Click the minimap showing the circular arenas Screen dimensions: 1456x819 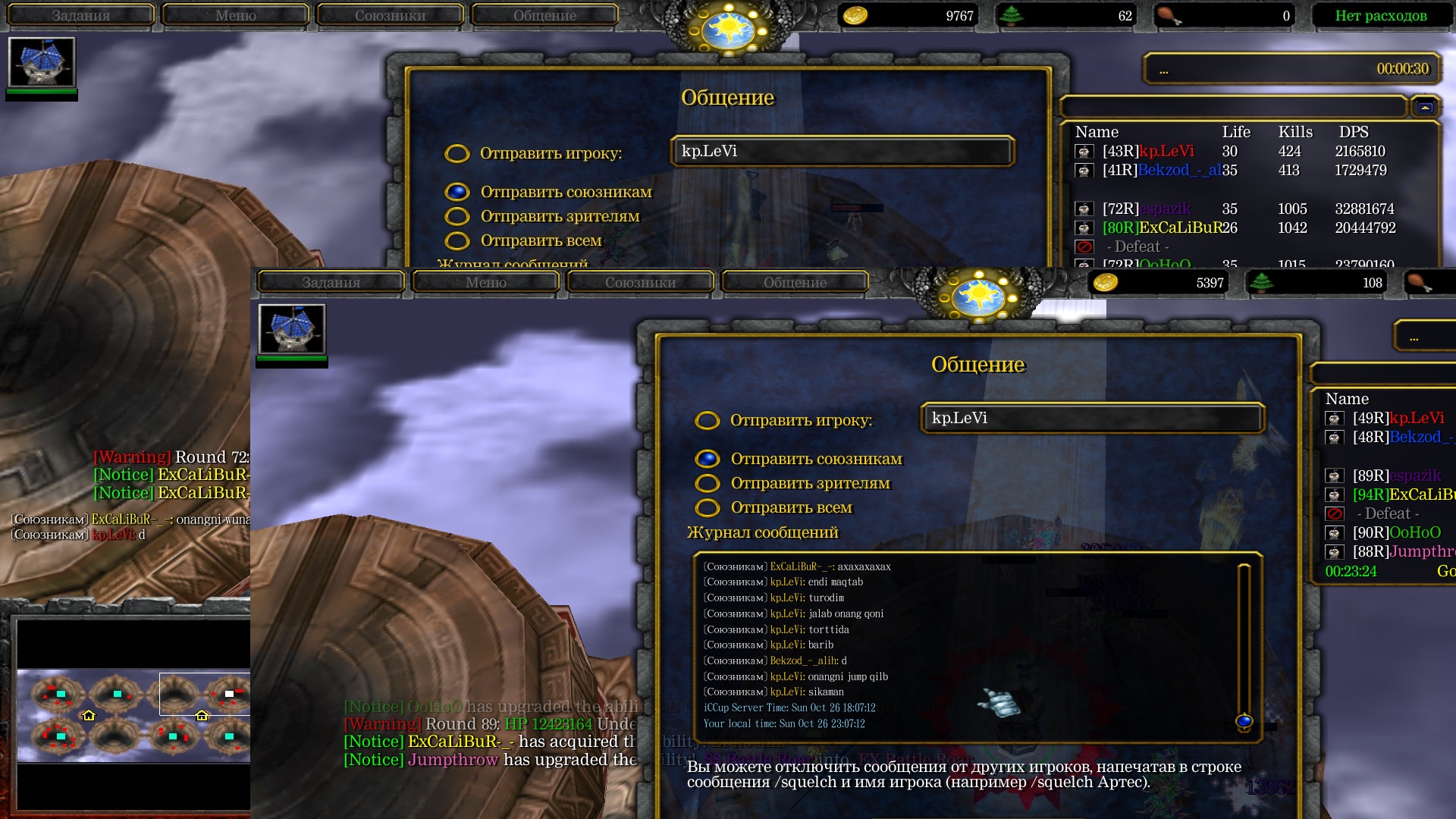click(133, 714)
